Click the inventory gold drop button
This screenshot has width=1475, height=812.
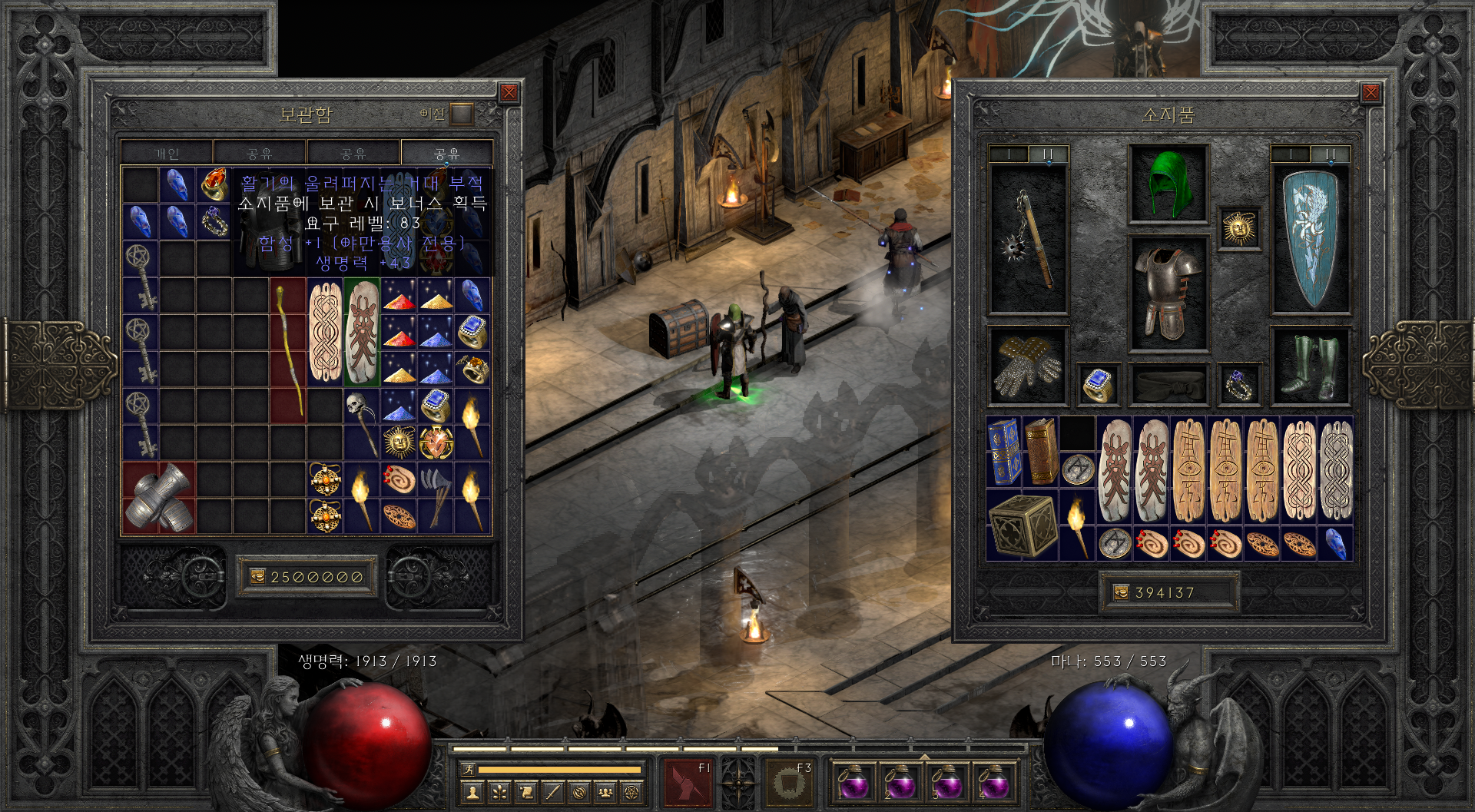tap(1122, 592)
